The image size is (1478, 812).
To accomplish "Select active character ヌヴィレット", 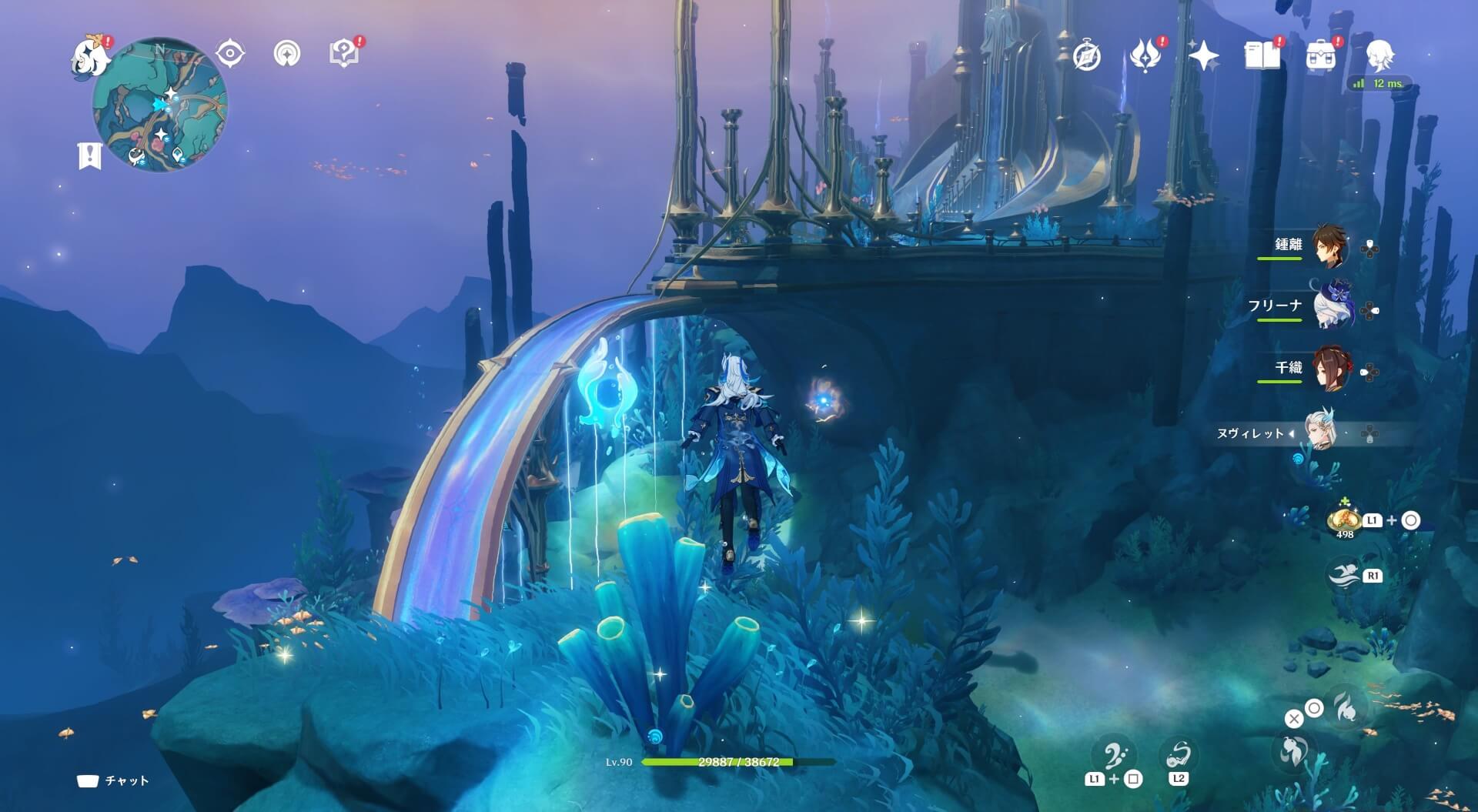I will (x=1319, y=432).
